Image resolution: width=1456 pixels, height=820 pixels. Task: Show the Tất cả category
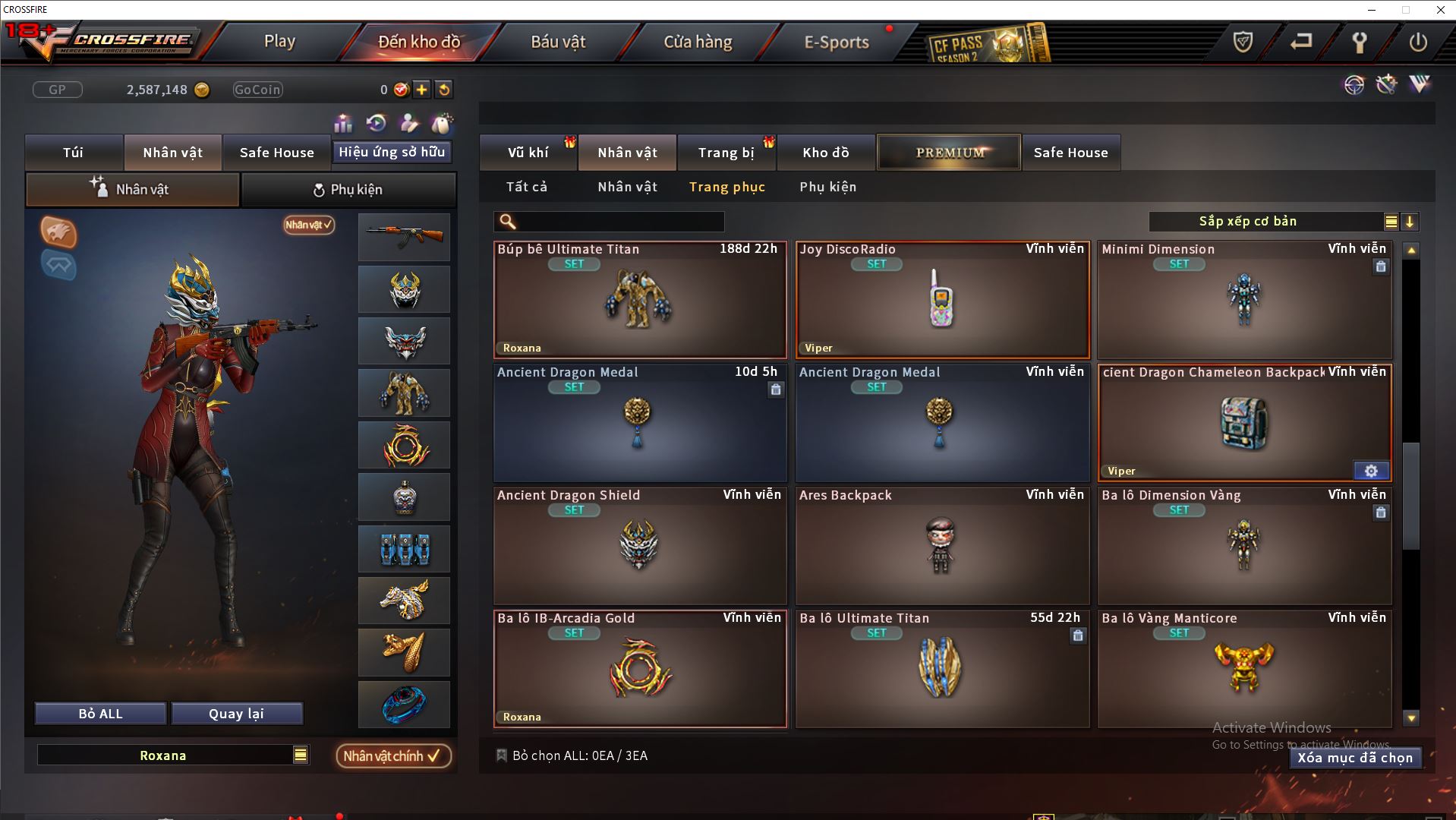pos(527,187)
